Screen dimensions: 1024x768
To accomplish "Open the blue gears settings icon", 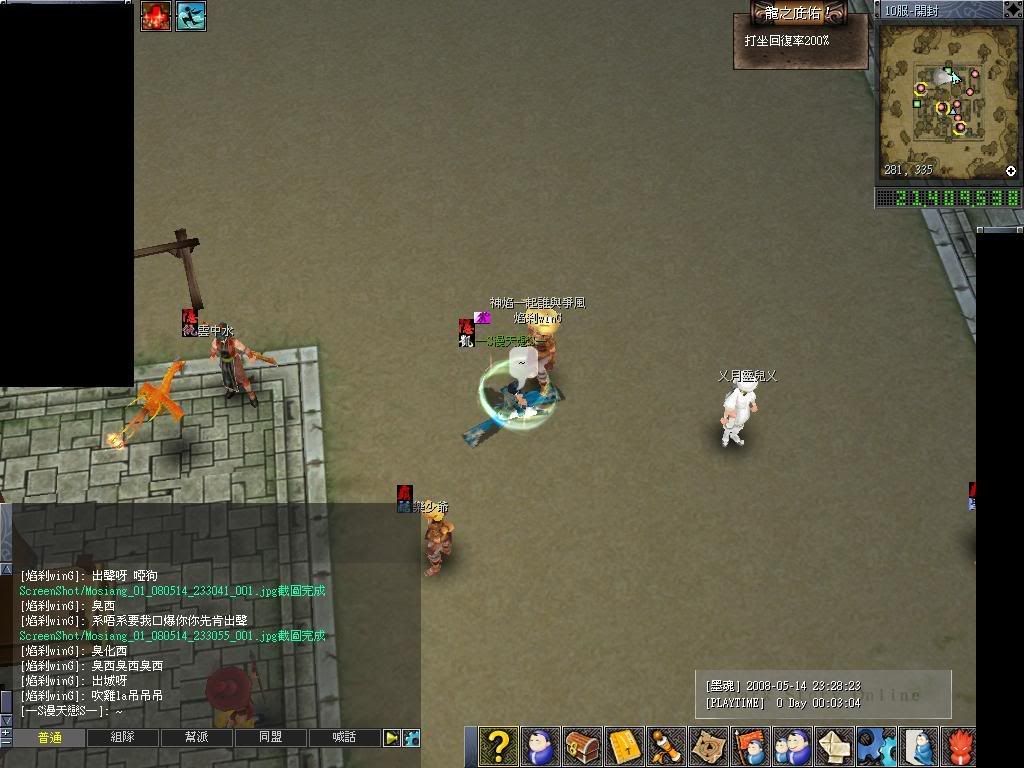I will pos(877,746).
